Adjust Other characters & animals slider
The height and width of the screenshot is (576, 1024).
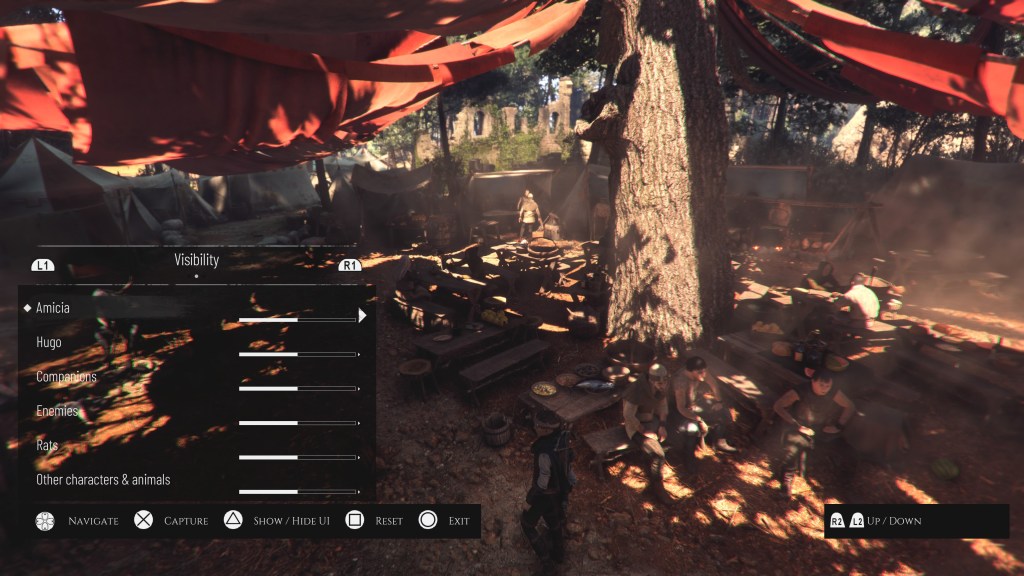tap(298, 491)
